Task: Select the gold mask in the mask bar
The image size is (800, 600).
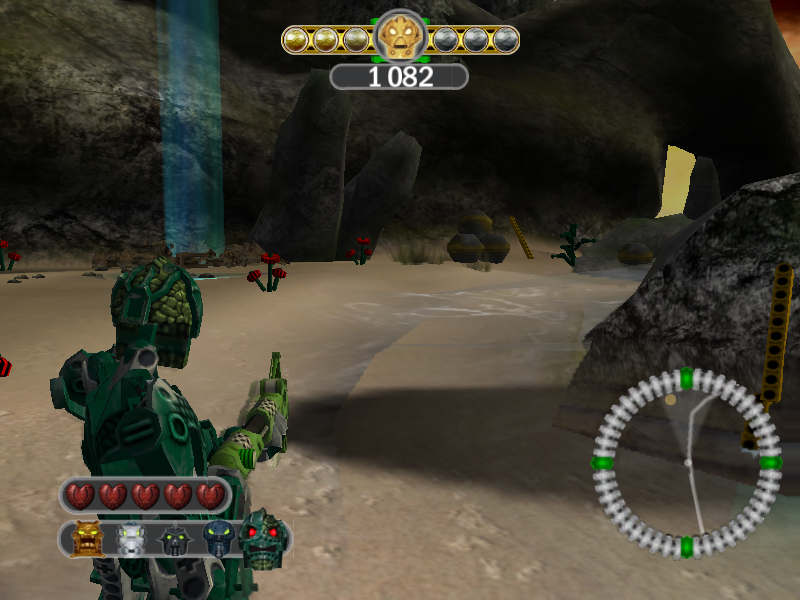Action: [88, 540]
